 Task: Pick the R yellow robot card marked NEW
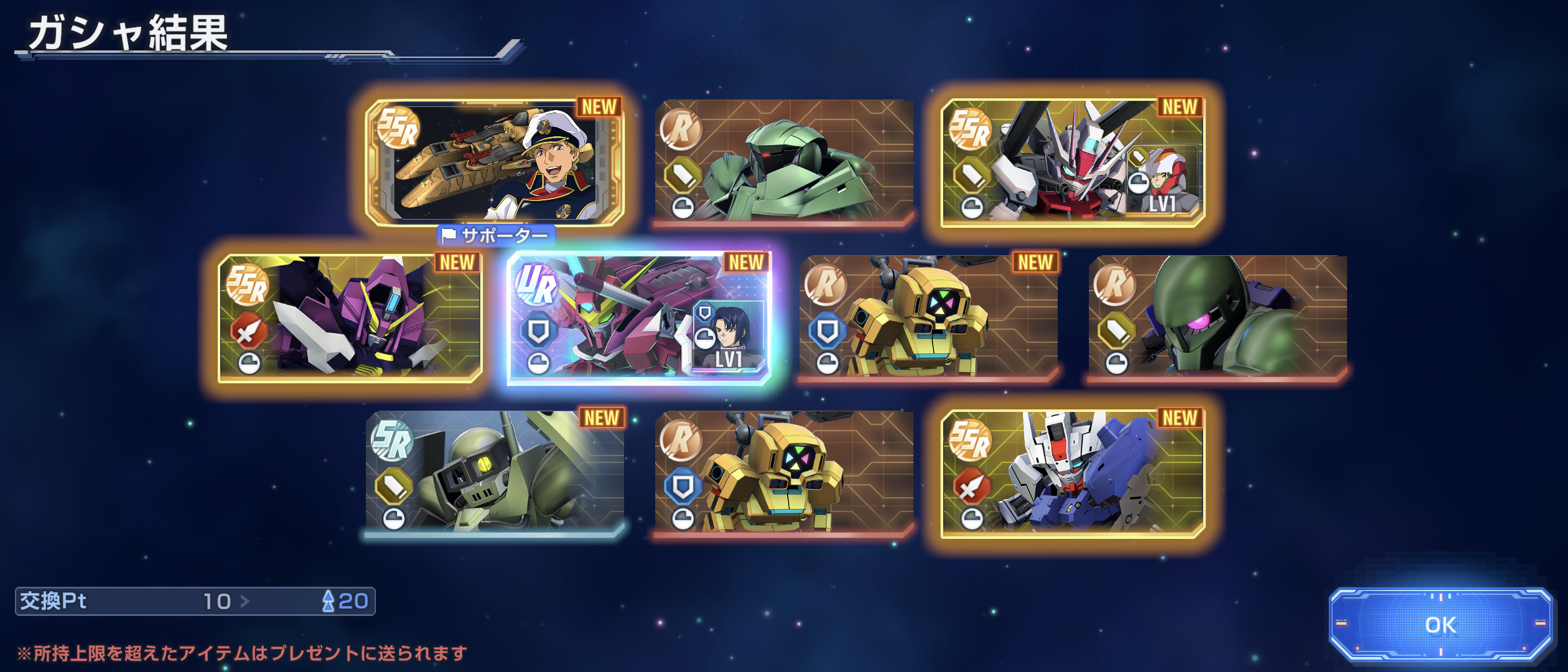[928, 317]
